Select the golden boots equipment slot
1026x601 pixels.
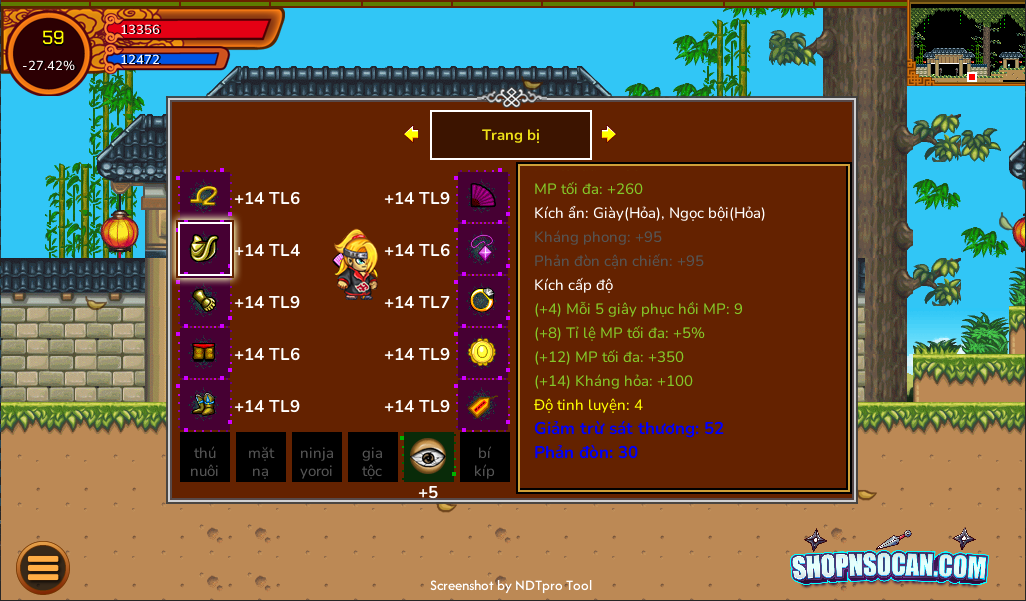205,405
